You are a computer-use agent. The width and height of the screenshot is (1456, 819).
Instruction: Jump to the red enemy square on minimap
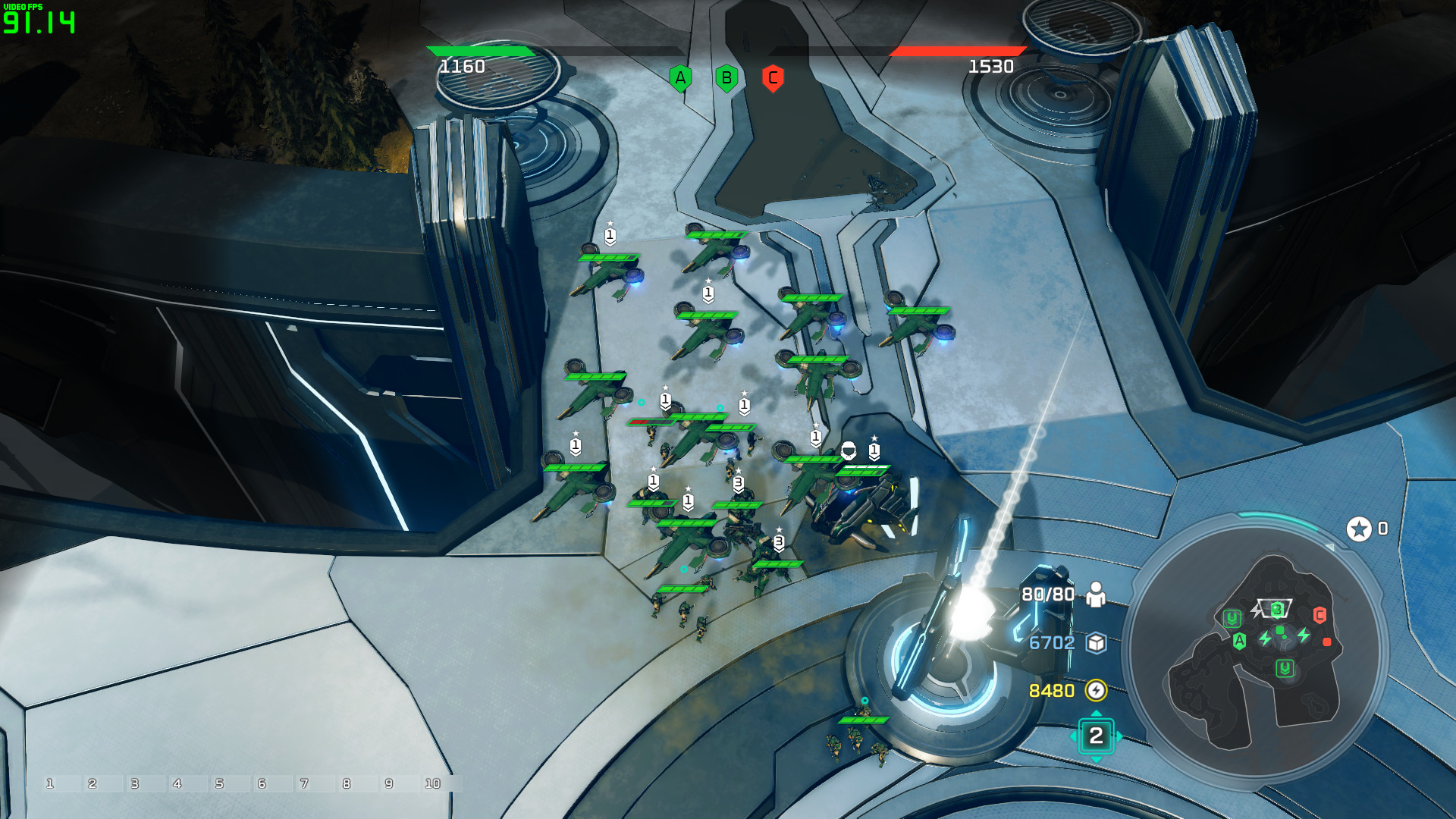click(1327, 642)
